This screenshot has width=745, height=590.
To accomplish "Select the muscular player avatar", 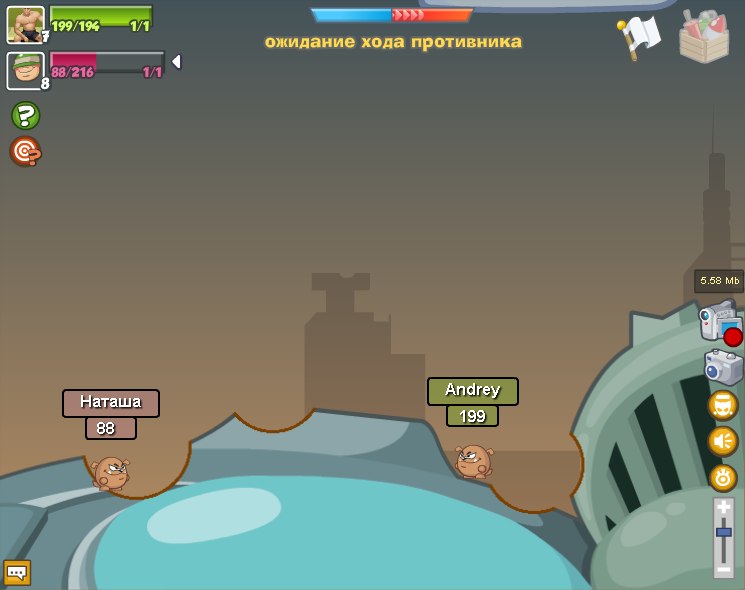I will (x=25, y=24).
